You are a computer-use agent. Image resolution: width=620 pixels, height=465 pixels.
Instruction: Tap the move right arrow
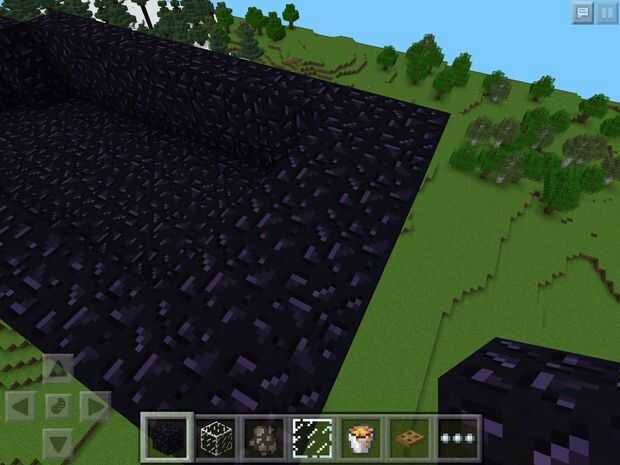click(x=93, y=407)
